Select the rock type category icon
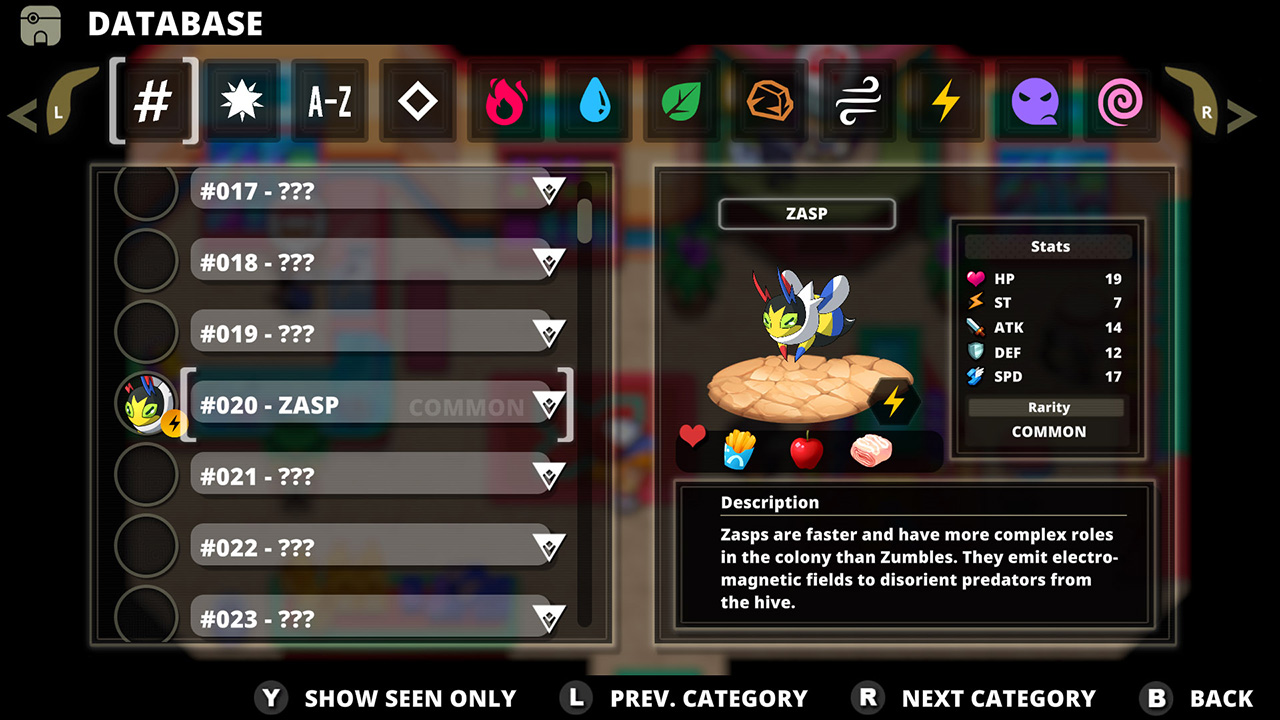 click(x=769, y=100)
